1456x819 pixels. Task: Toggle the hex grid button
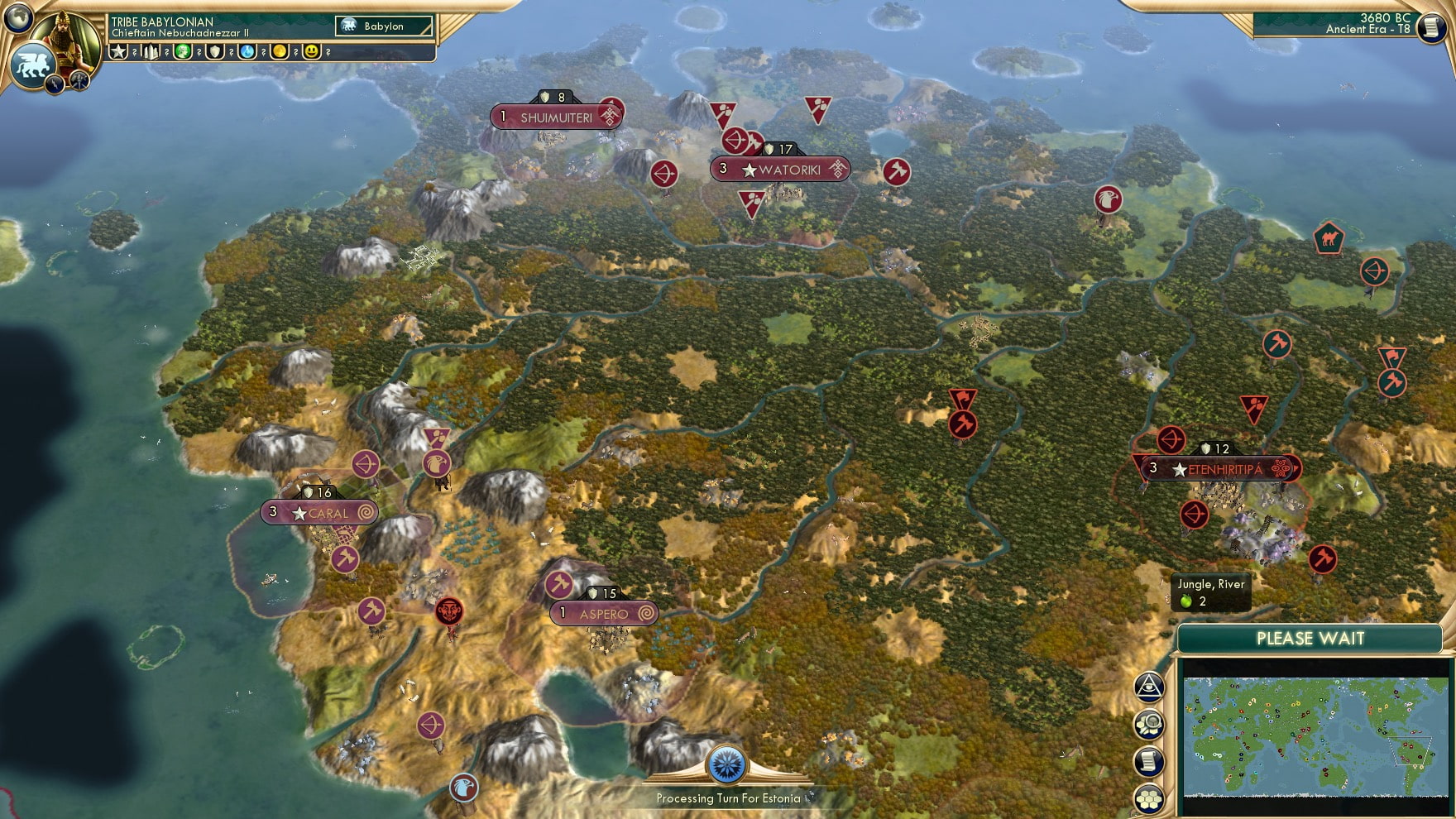[x=1149, y=798]
